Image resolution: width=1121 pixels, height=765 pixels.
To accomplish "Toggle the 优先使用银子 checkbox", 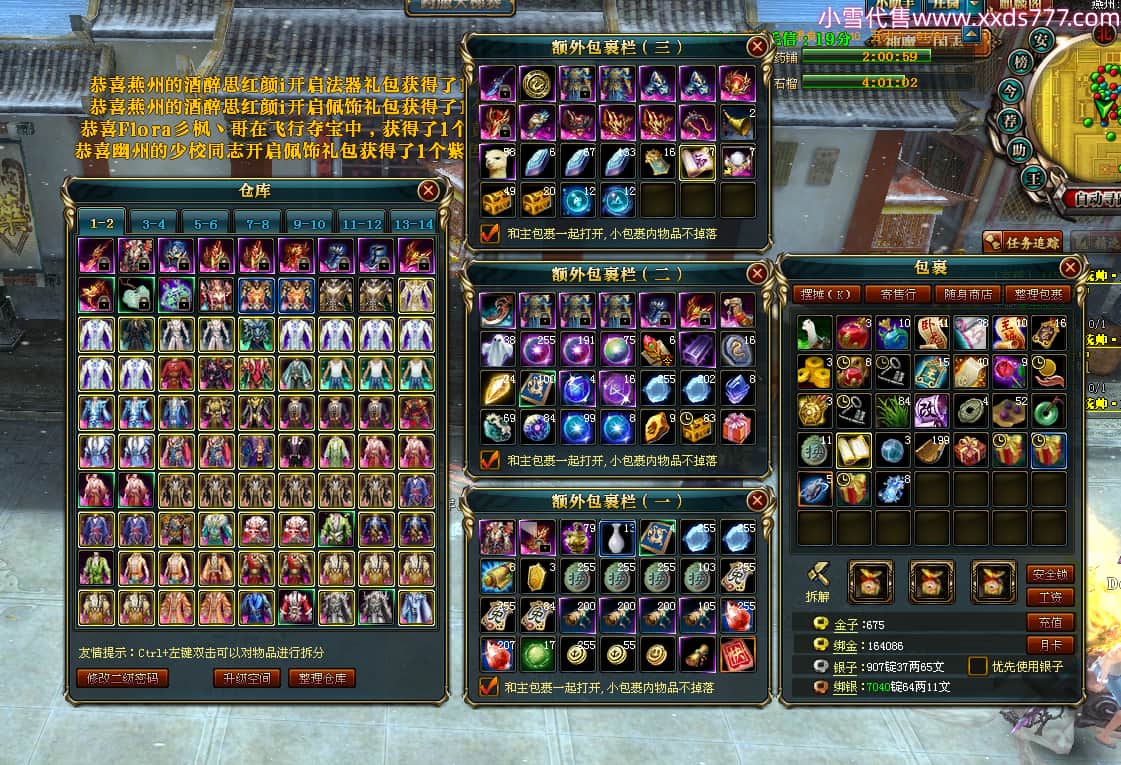I will click(x=978, y=666).
